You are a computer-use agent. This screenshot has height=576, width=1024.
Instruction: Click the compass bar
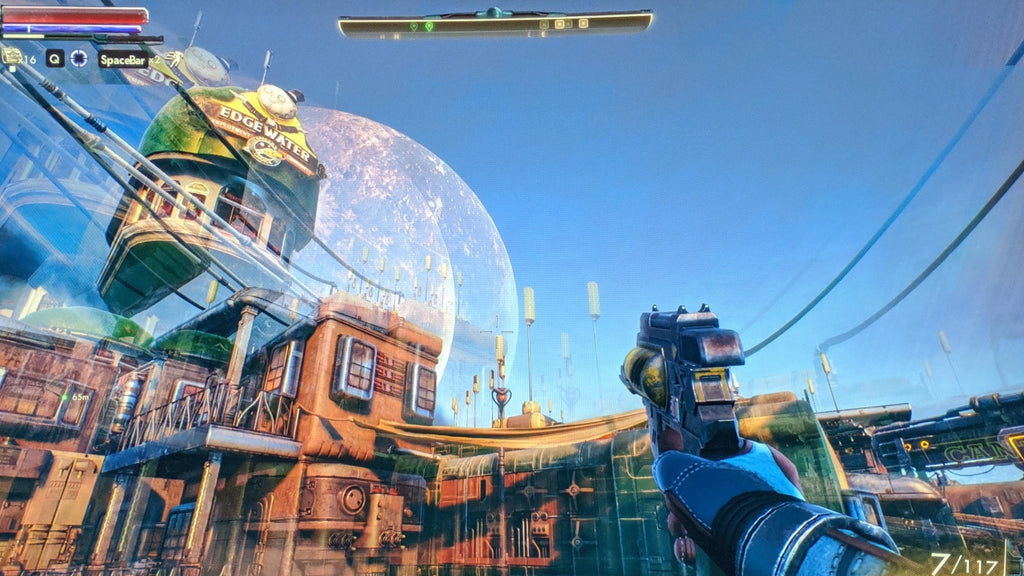(x=495, y=23)
